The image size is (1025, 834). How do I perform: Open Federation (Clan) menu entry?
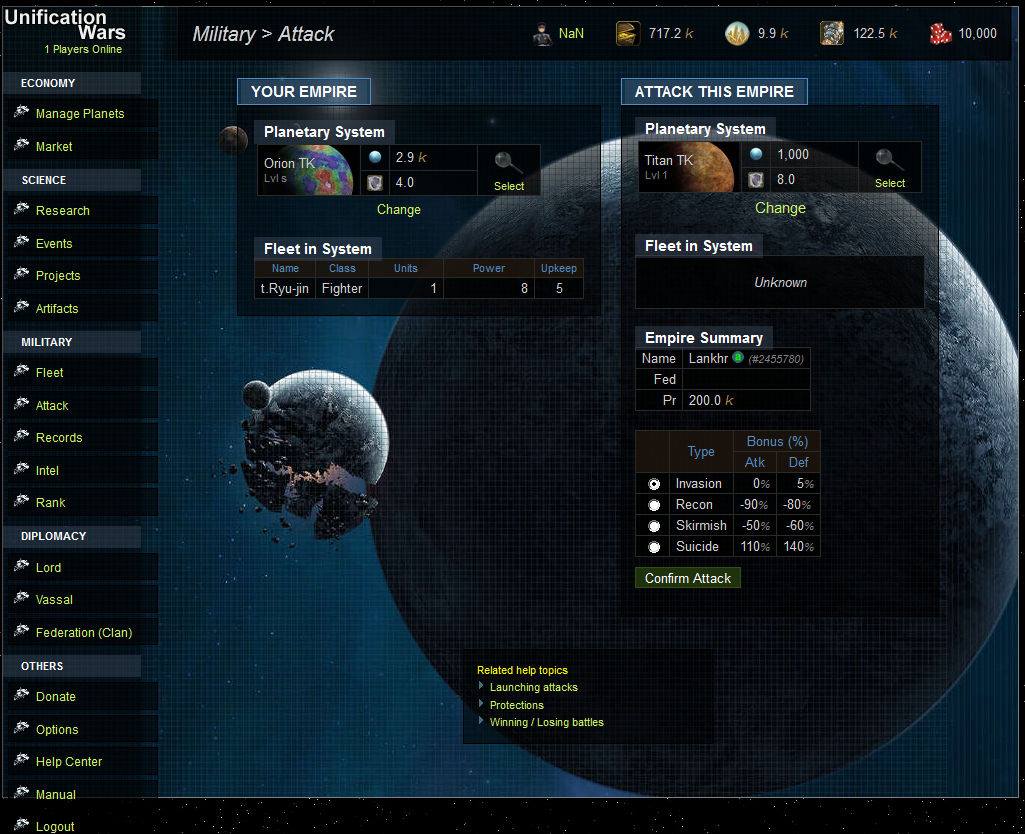pyautogui.click(x=83, y=633)
